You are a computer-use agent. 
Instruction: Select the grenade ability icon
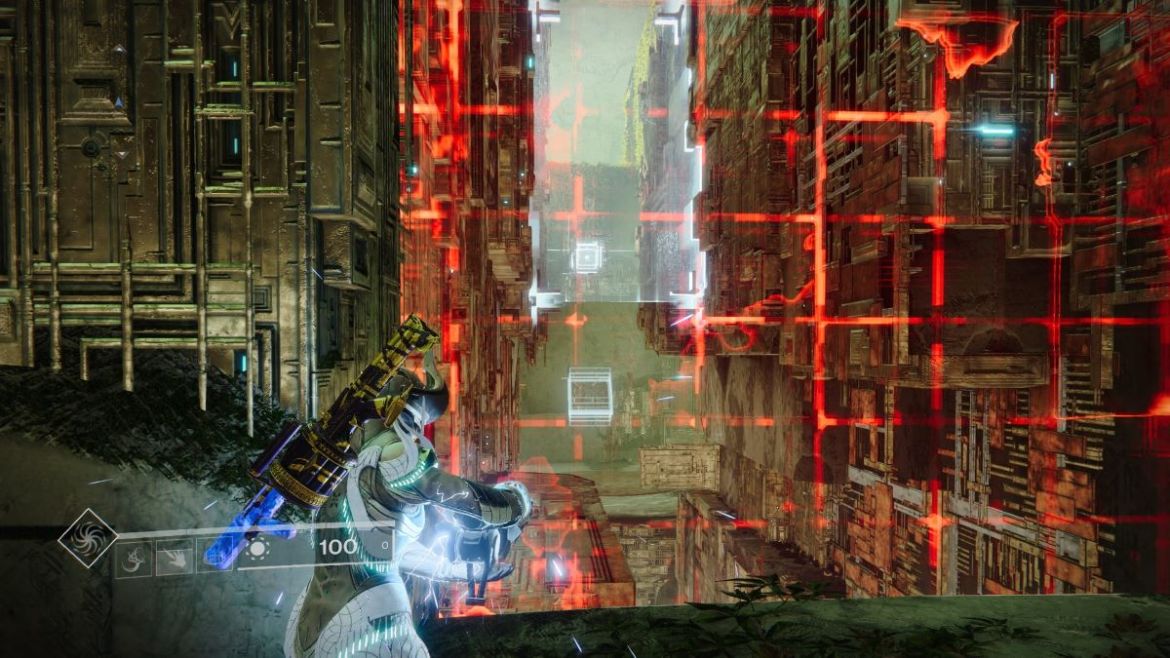(x=133, y=558)
